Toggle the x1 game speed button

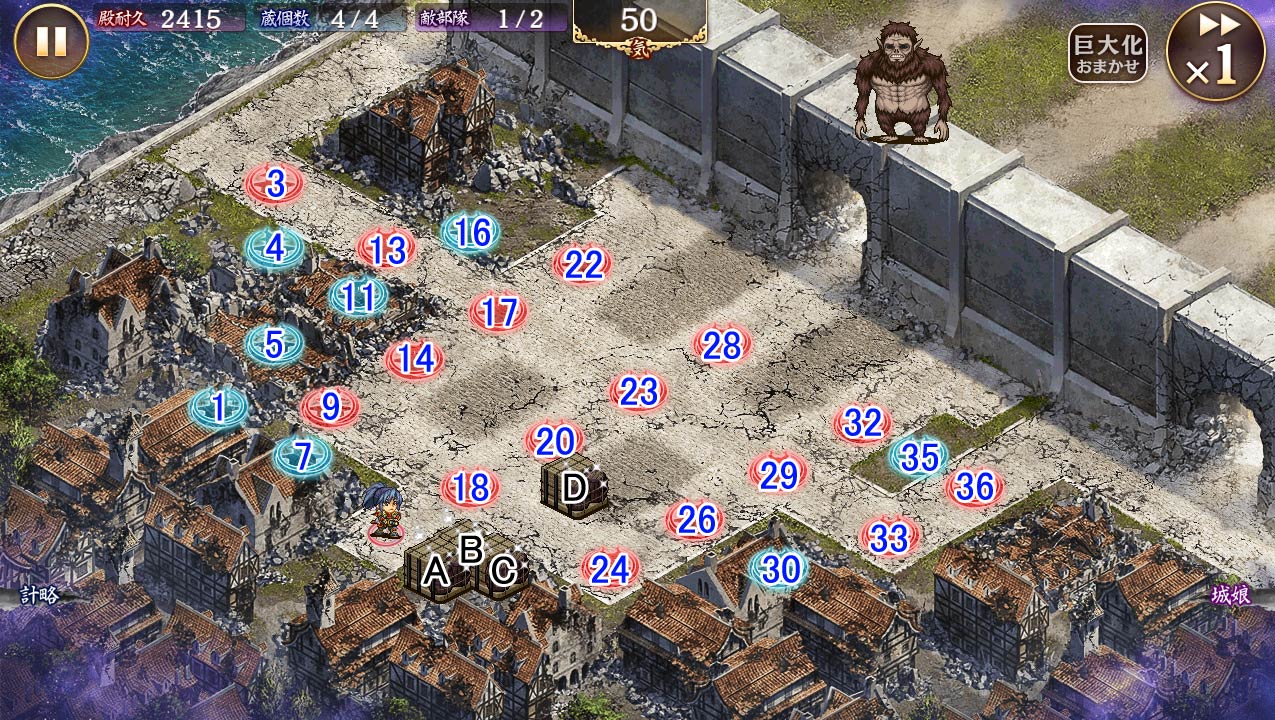click(1215, 52)
